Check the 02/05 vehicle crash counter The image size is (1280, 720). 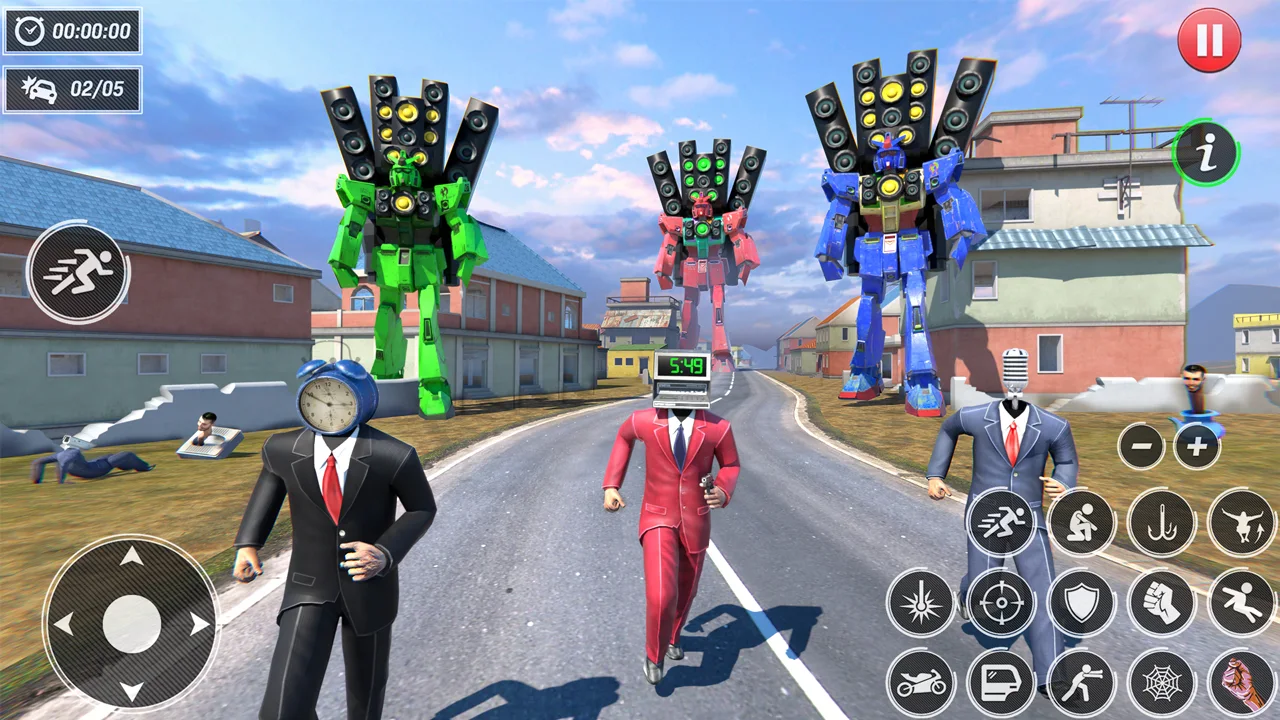pyautogui.click(x=72, y=90)
